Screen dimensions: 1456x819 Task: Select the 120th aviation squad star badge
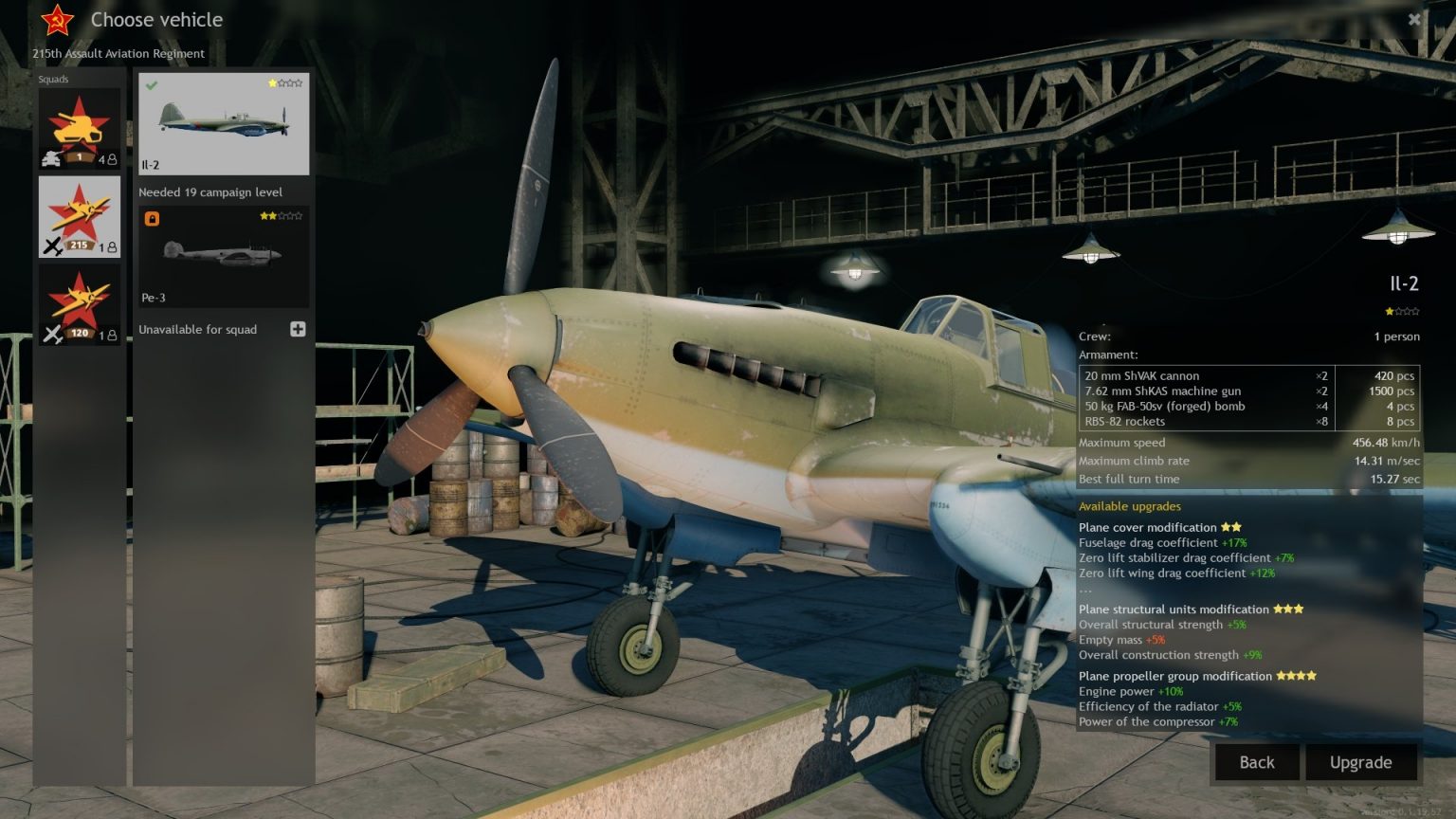click(80, 299)
